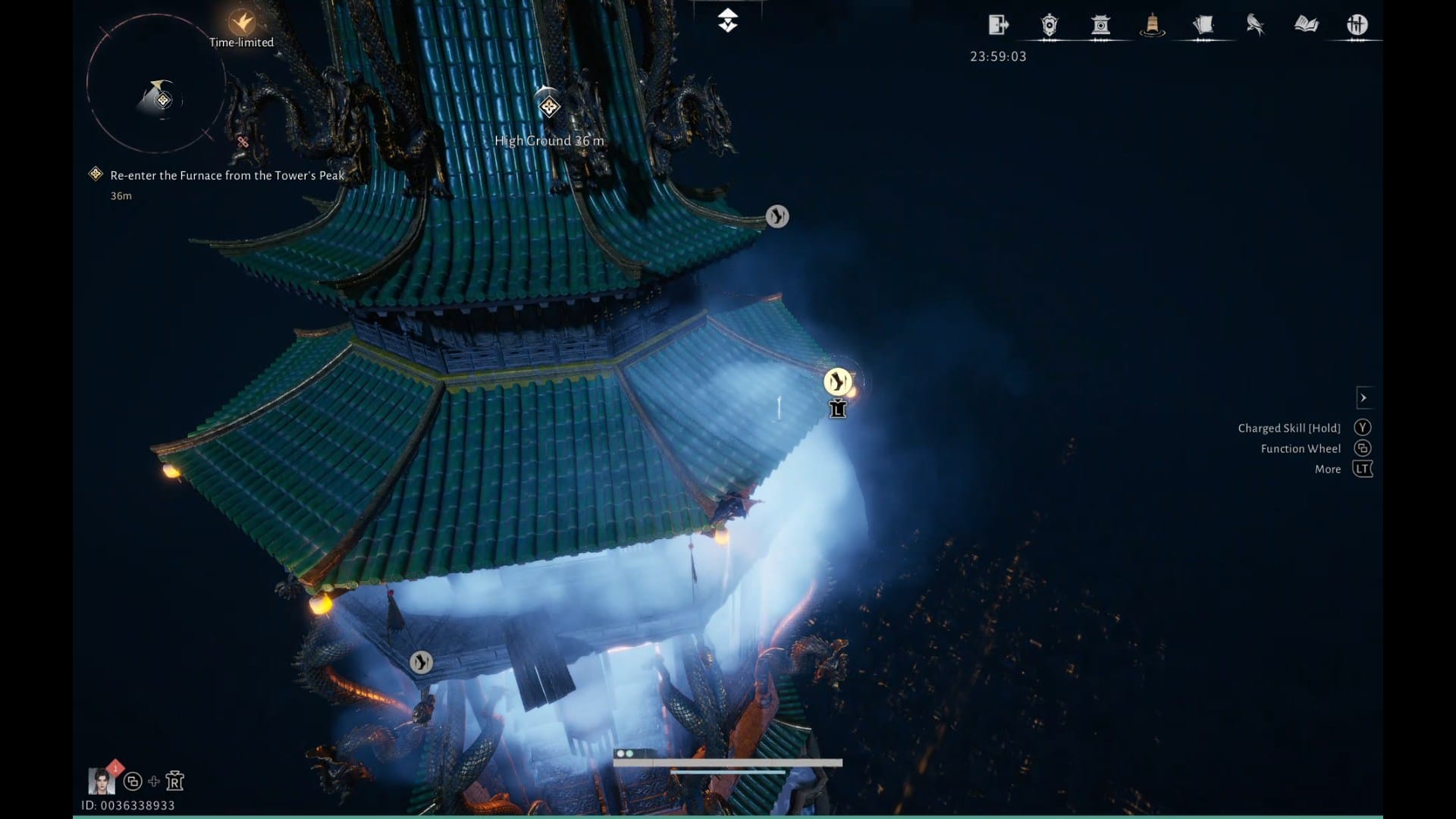
Task: Click the perched bird icon
Action: (1255, 26)
